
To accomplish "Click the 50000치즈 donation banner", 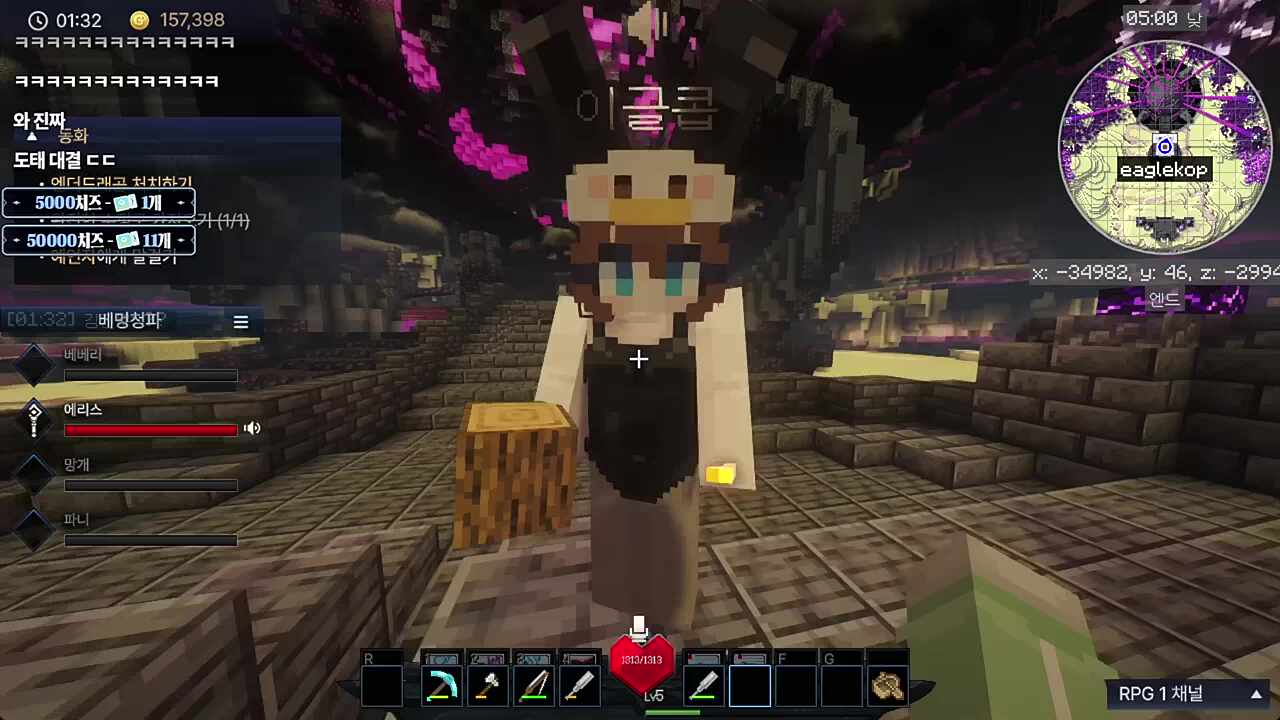I will 98,241.
